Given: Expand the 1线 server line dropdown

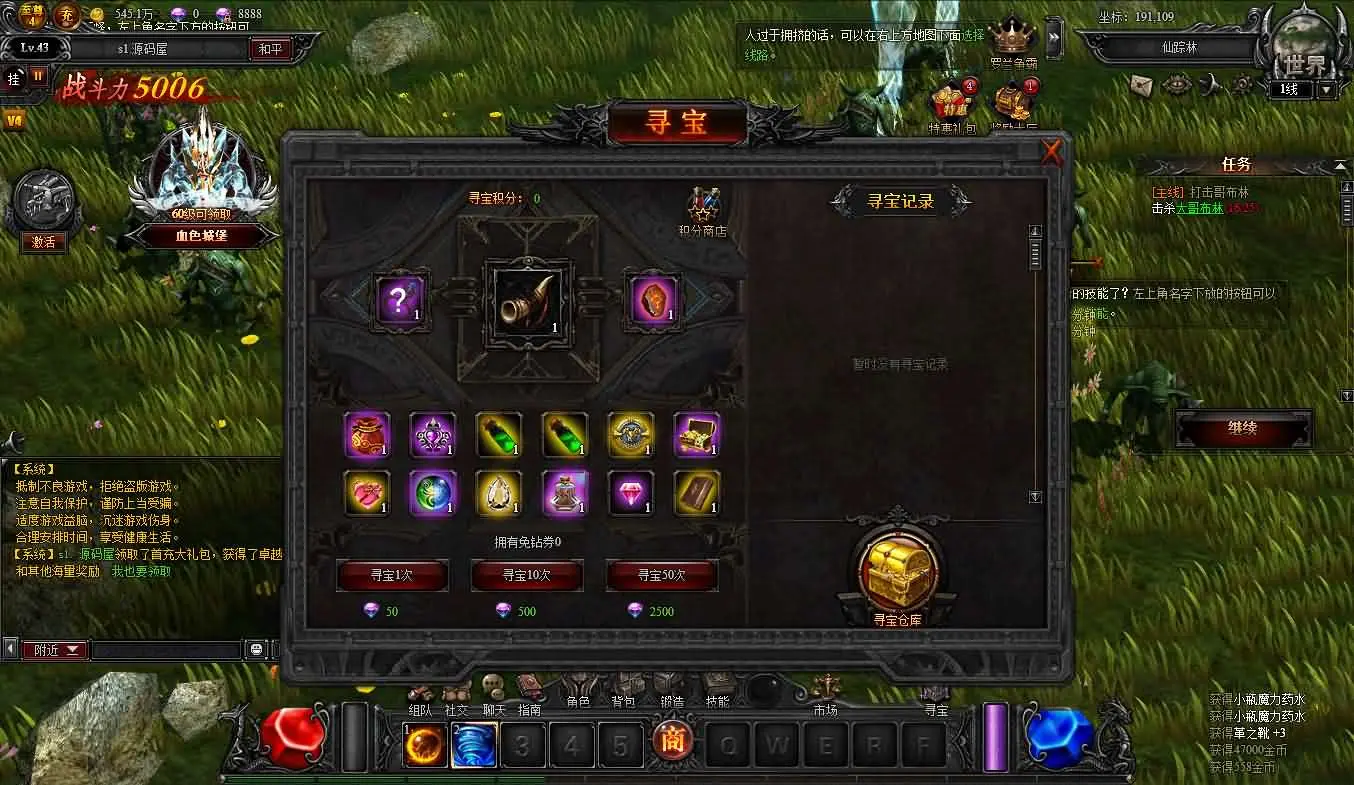Looking at the screenshot, I should [x=1326, y=88].
